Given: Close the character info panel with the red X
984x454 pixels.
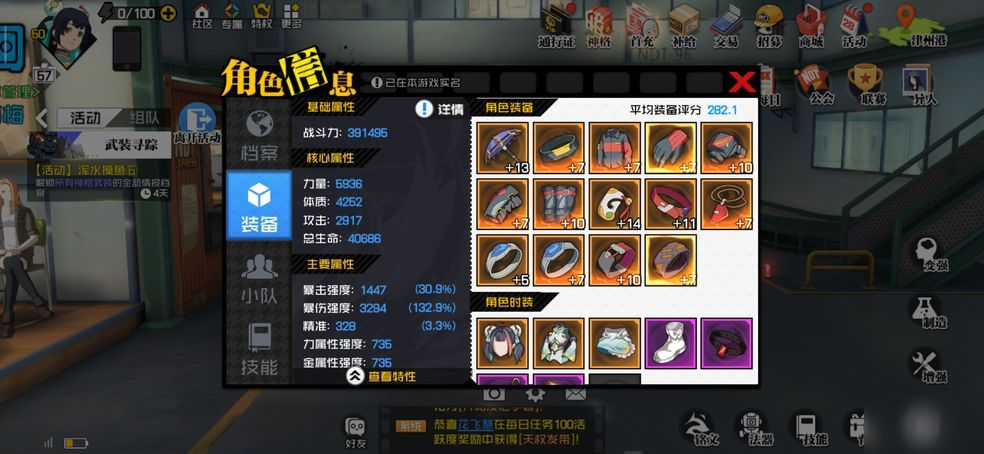Looking at the screenshot, I should tap(741, 82).
